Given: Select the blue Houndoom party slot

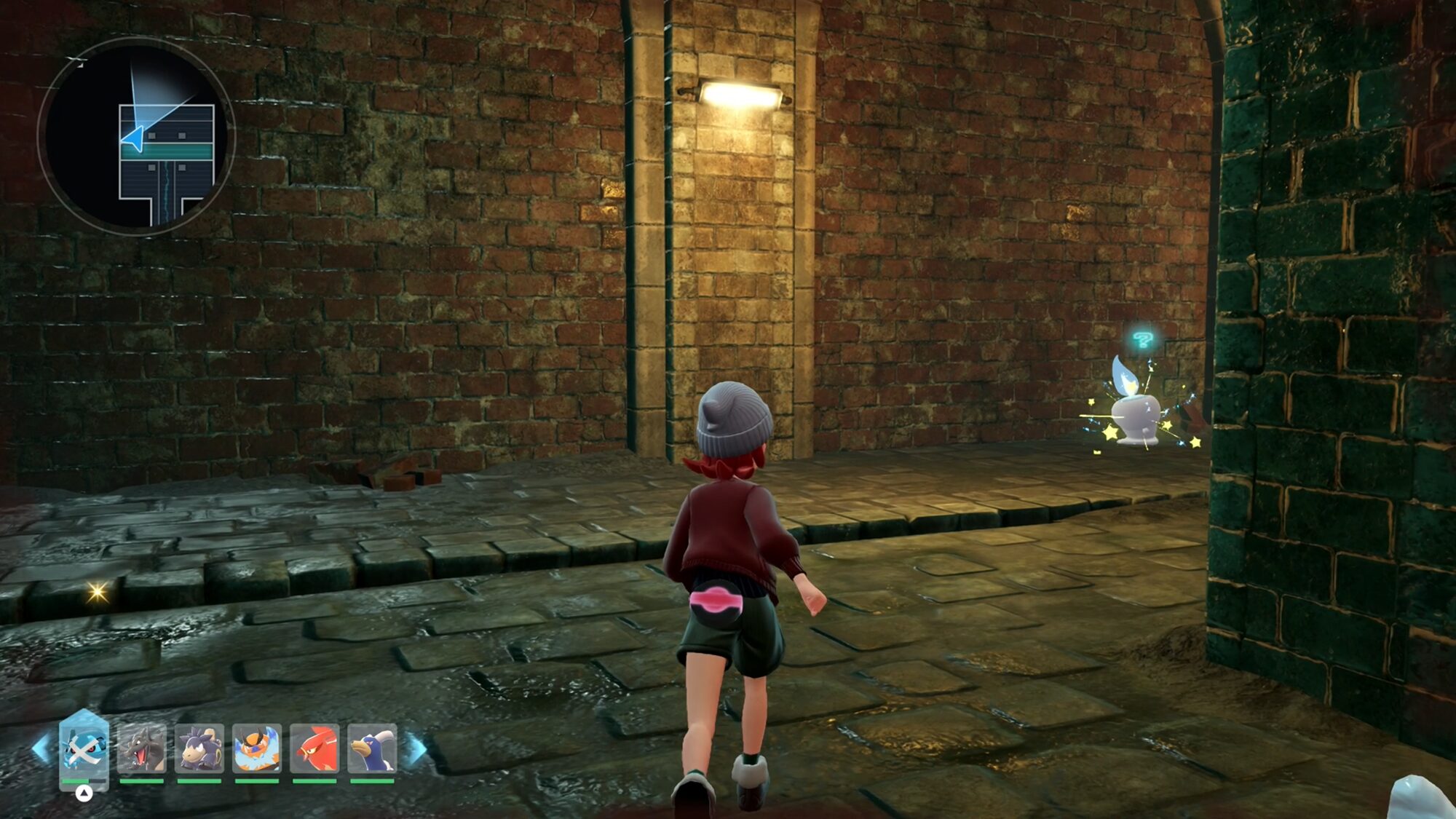Looking at the screenshot, I should [372, 748].
